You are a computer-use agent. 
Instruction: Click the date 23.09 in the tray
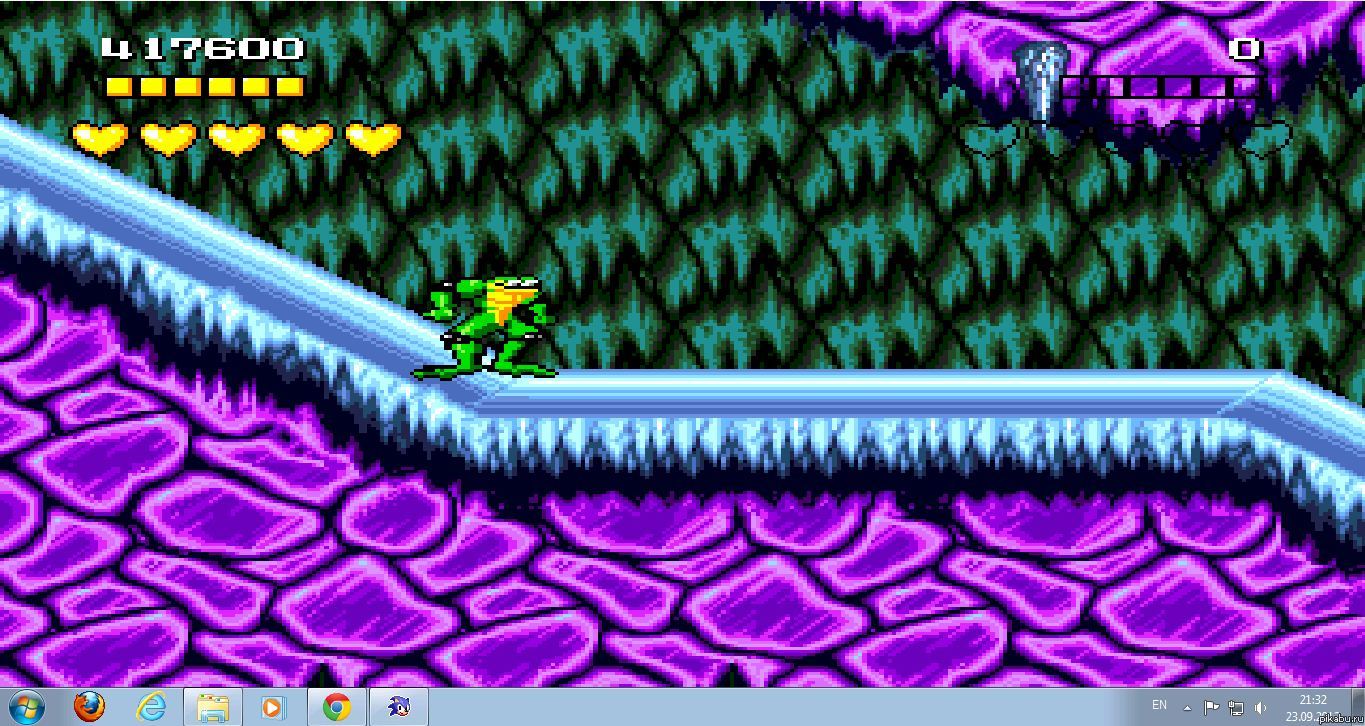(1300, 716)
